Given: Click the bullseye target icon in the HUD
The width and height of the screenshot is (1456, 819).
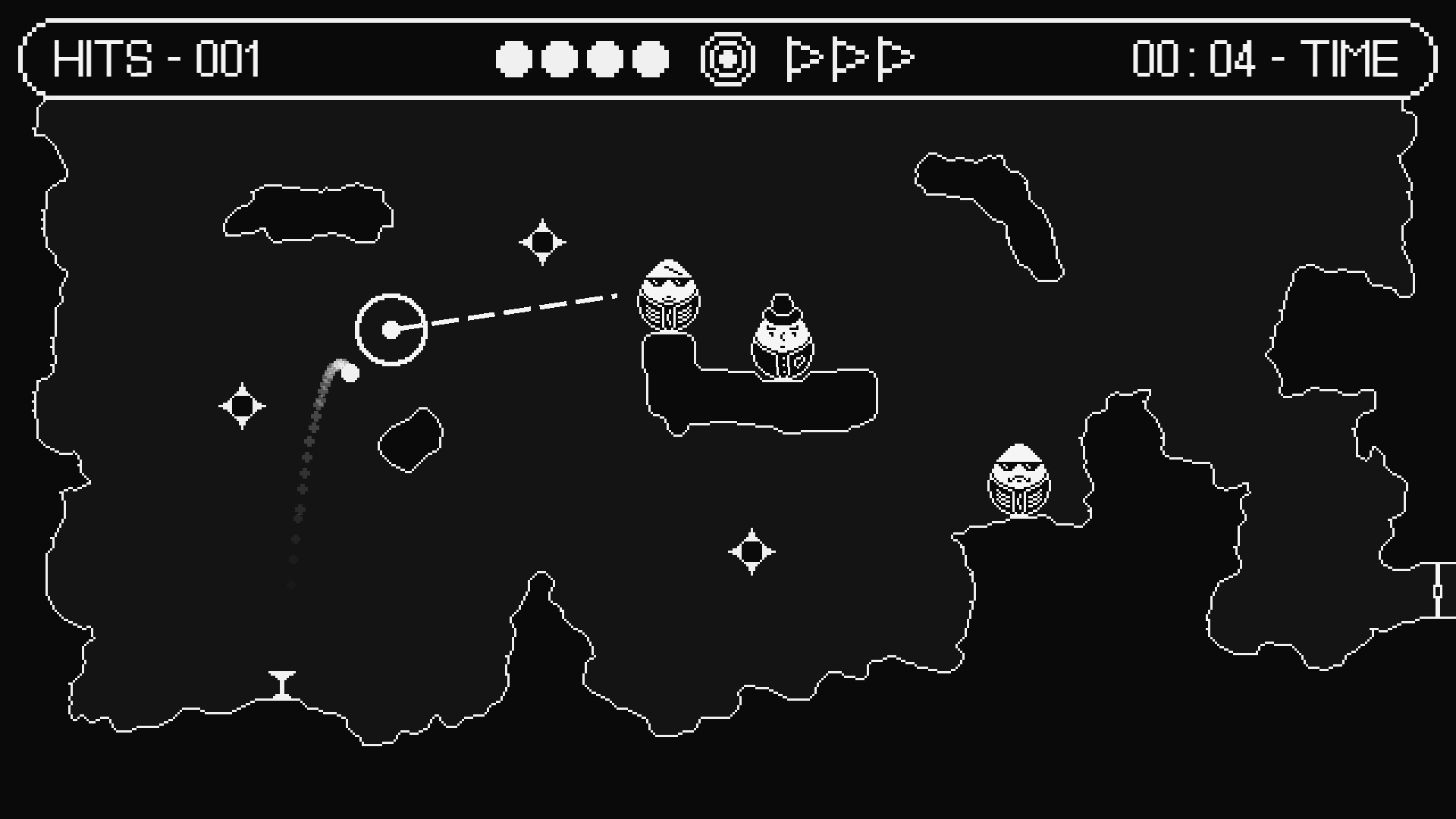Looking at the screenshot, I should pos(730,58).
